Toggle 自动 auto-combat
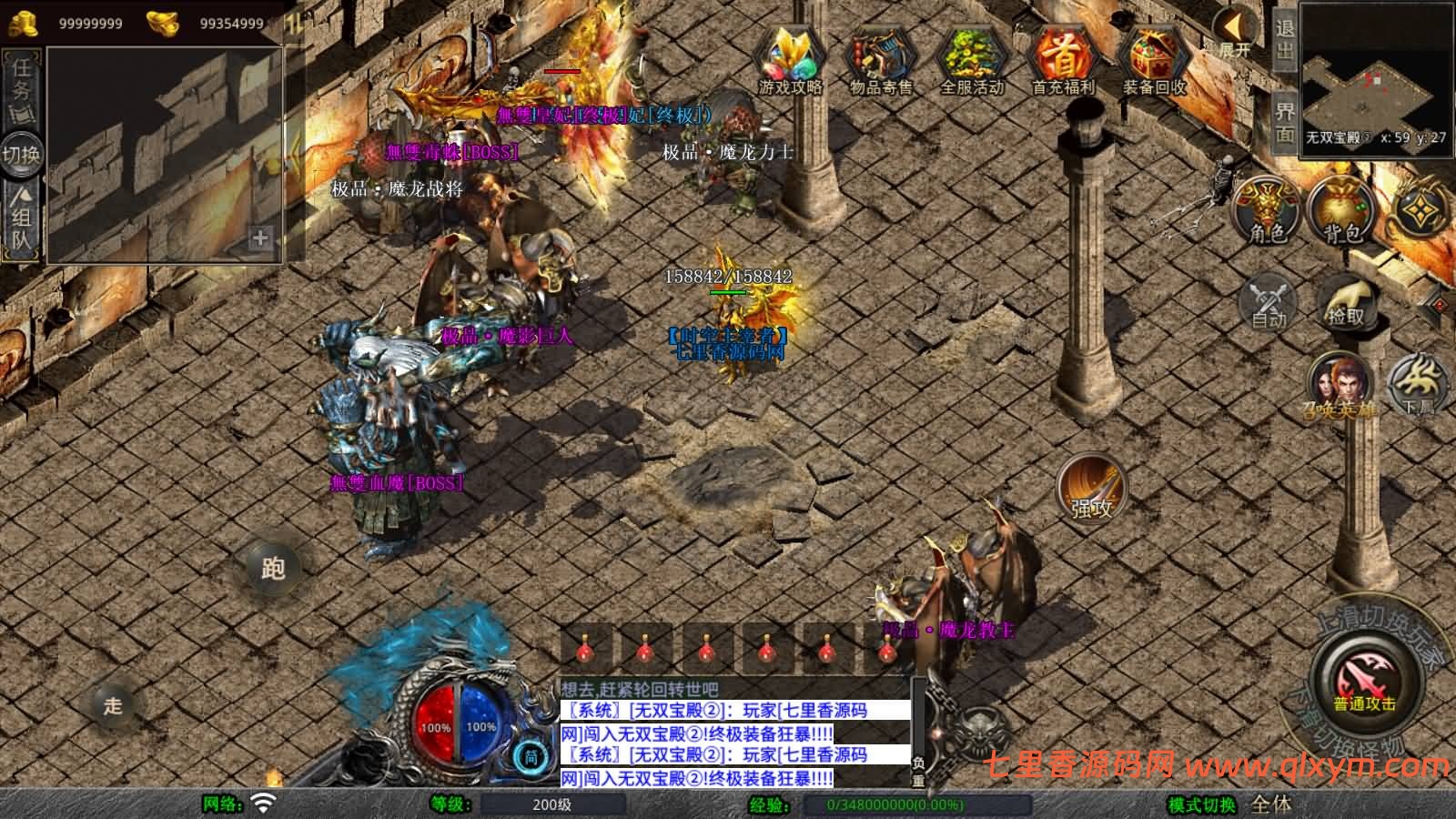Screen dimensions: 1456x819 click(1269, 300)
